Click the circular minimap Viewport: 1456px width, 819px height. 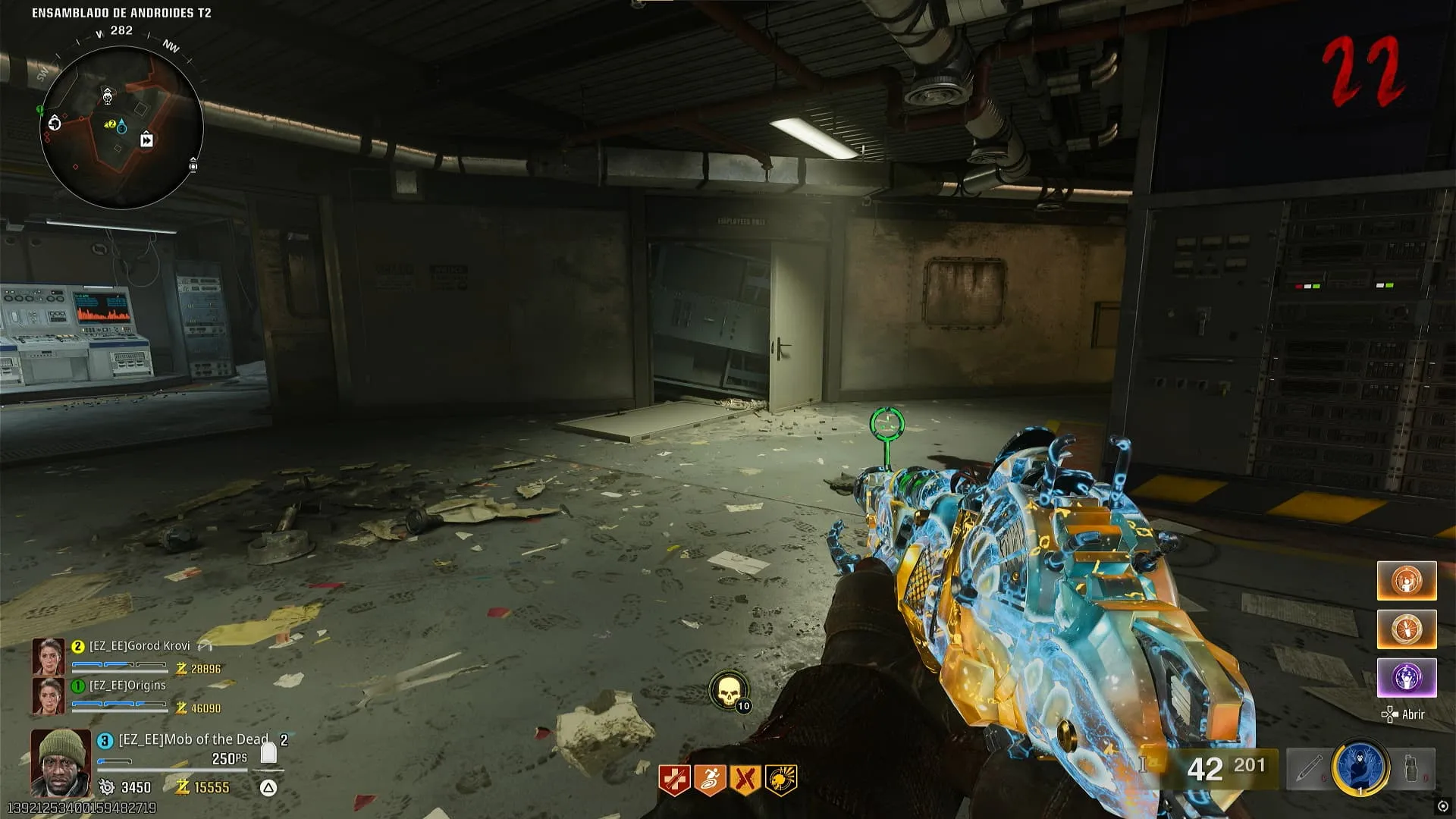click(x=121, y=127)
